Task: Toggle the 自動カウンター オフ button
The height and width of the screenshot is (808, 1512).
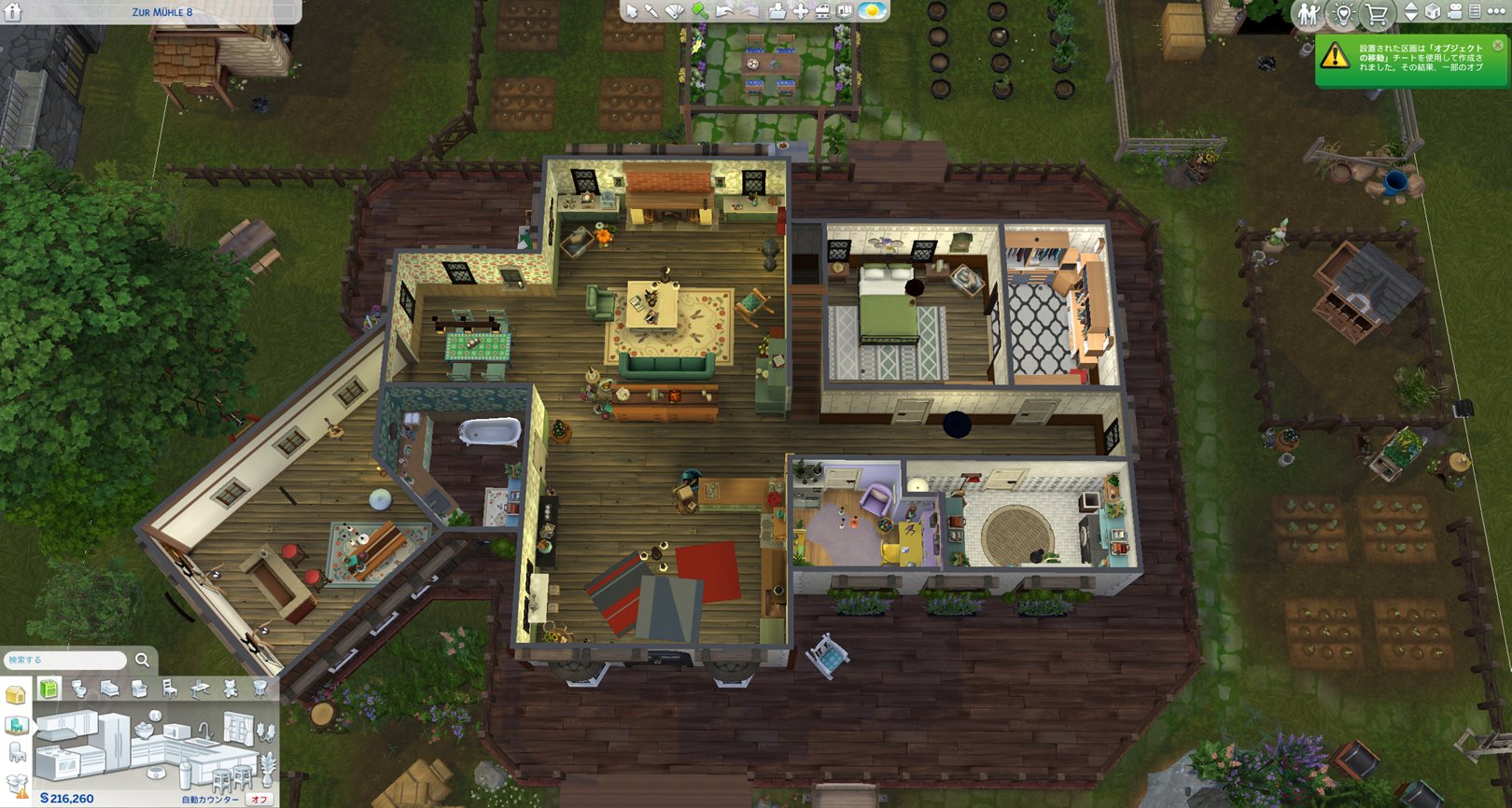Action: tap(259, 799)
